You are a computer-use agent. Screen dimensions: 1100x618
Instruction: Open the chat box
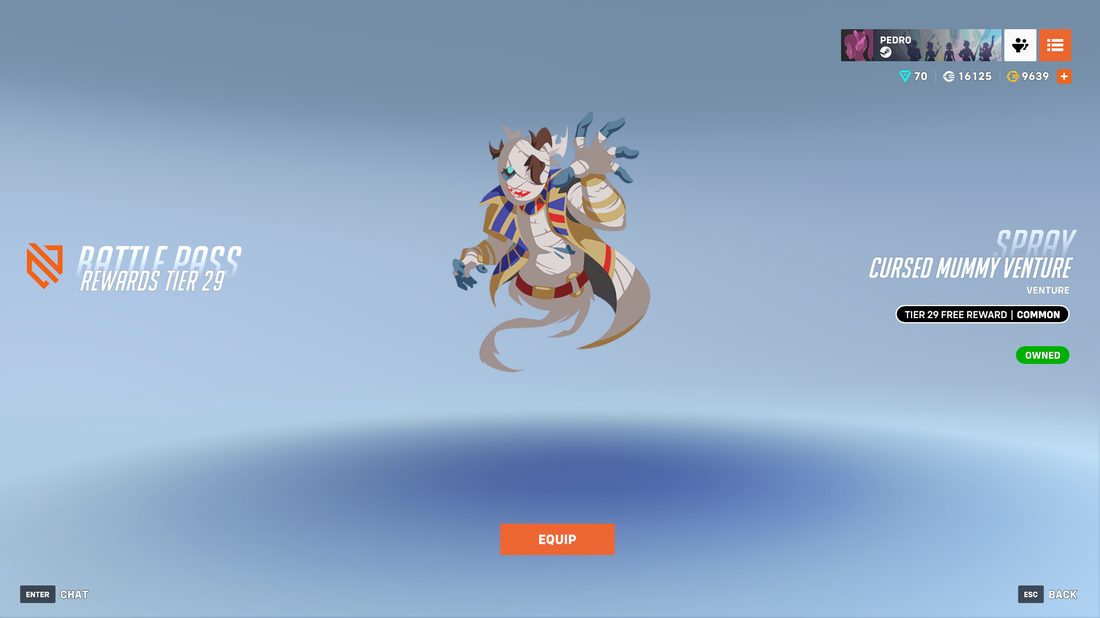55,594
